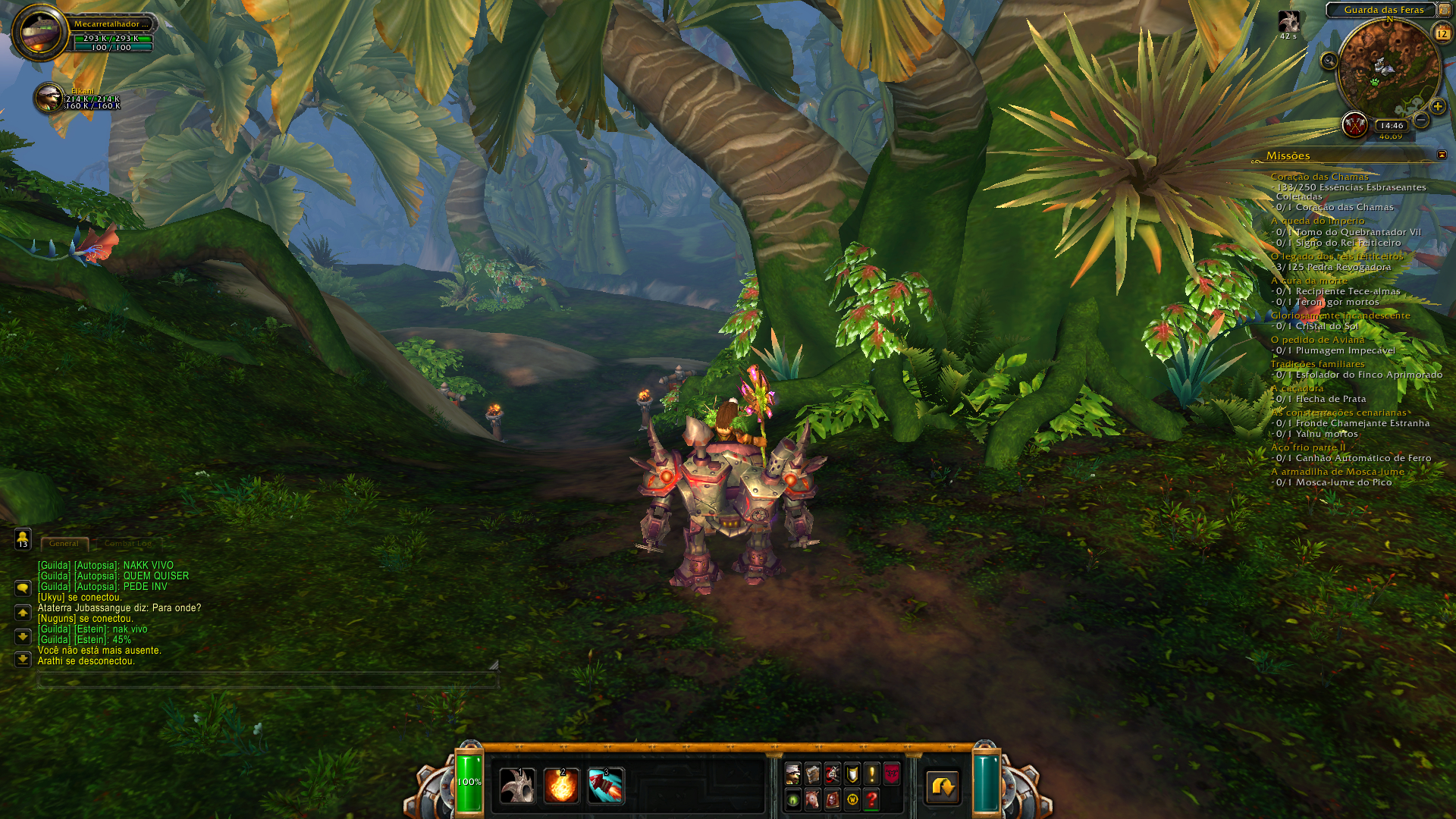Use the fireball ability in slot 2

[561, 786]
